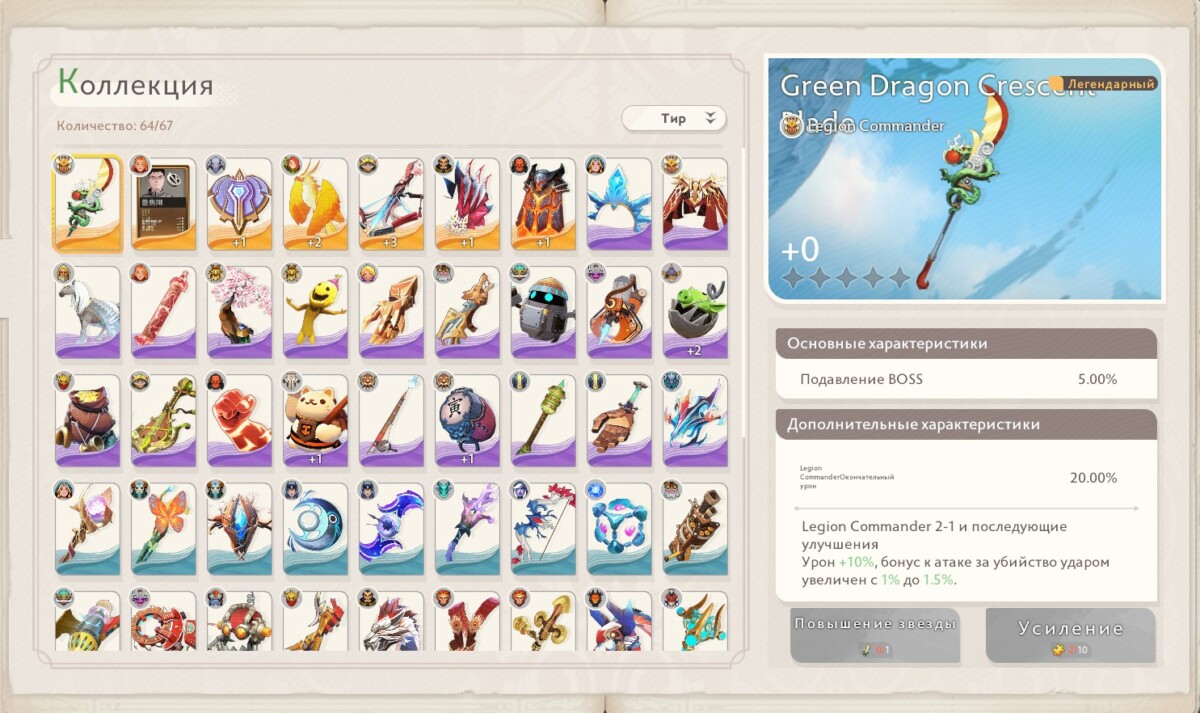
Task: Select the portrait ID card item
Action: click(x=163, y=202)
